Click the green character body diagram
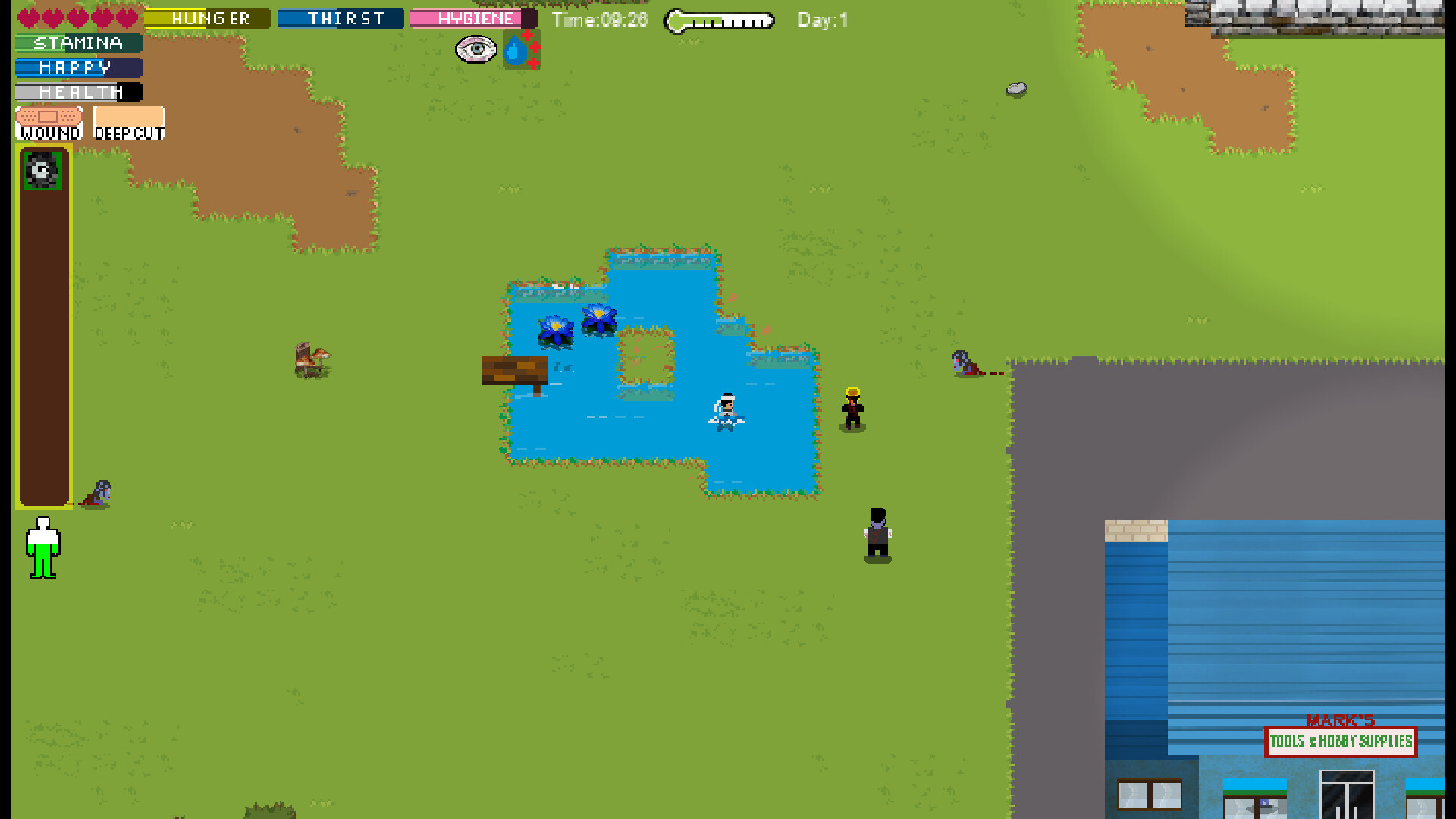Image resolution: width=1456 pixels, height=819 pixels. [43, 548]
